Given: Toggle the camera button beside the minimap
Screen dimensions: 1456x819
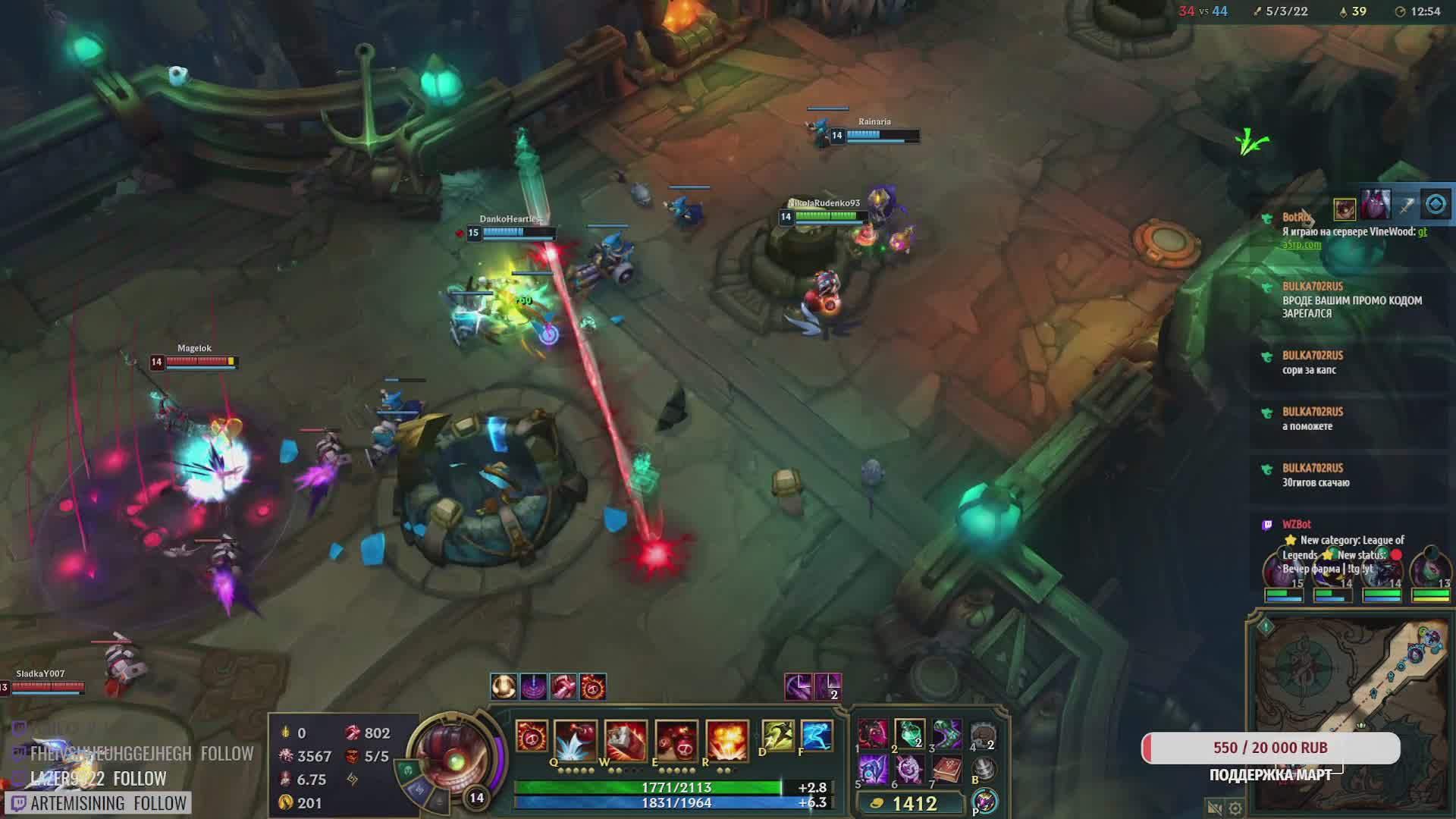Looking at the screenshot, I should tap(1215, 808).
